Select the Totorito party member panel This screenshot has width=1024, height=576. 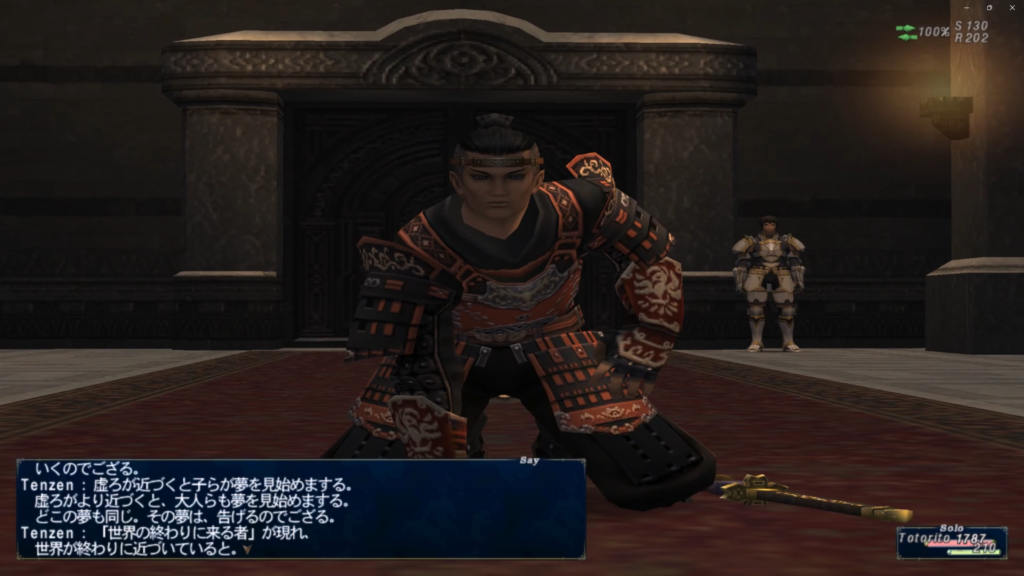coord(951,542)
